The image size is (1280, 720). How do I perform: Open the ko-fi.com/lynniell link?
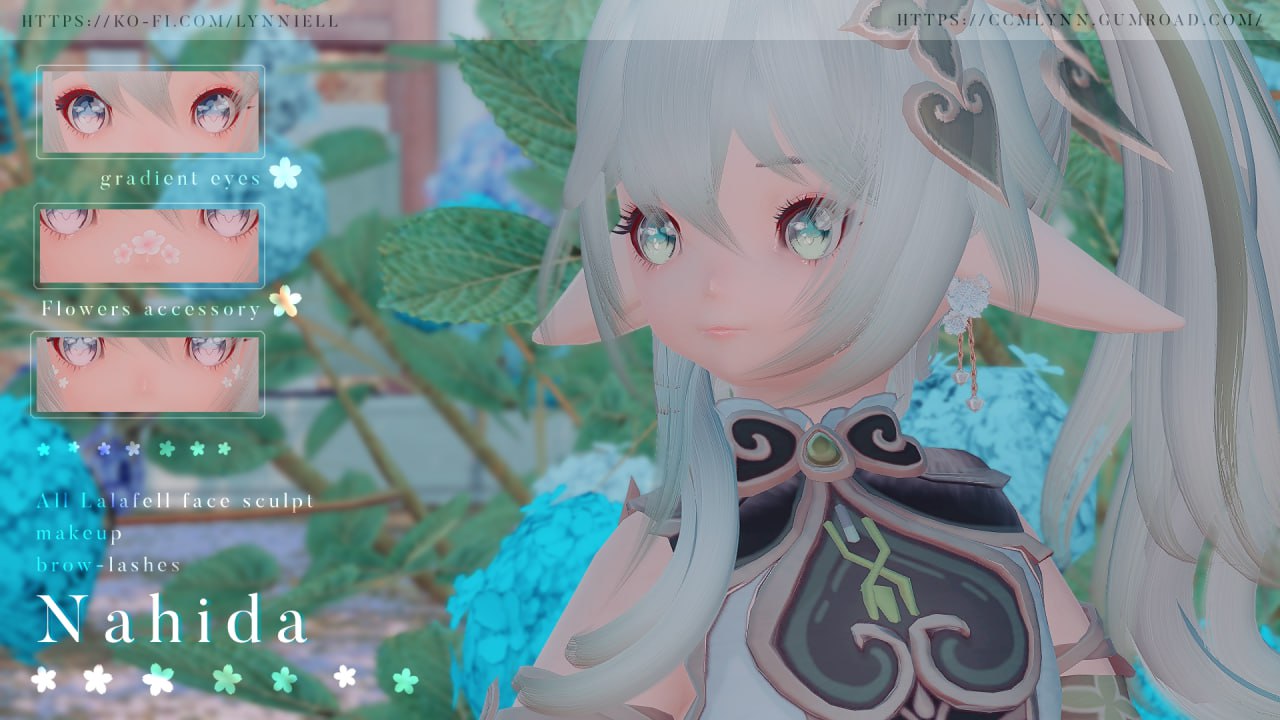tap(180, 20)
